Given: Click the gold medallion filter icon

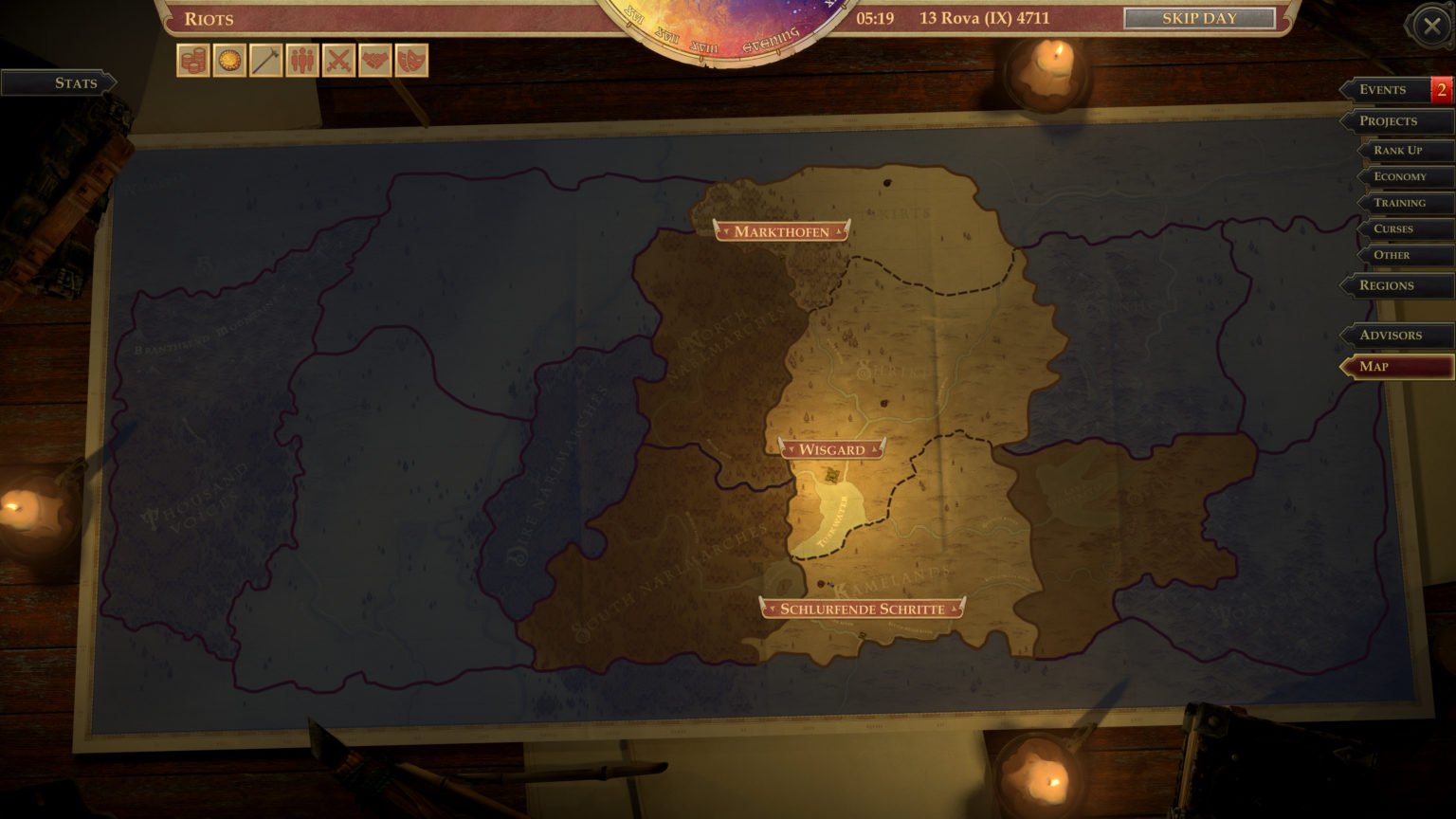Looking at the screenshot, I should (227, 60).
